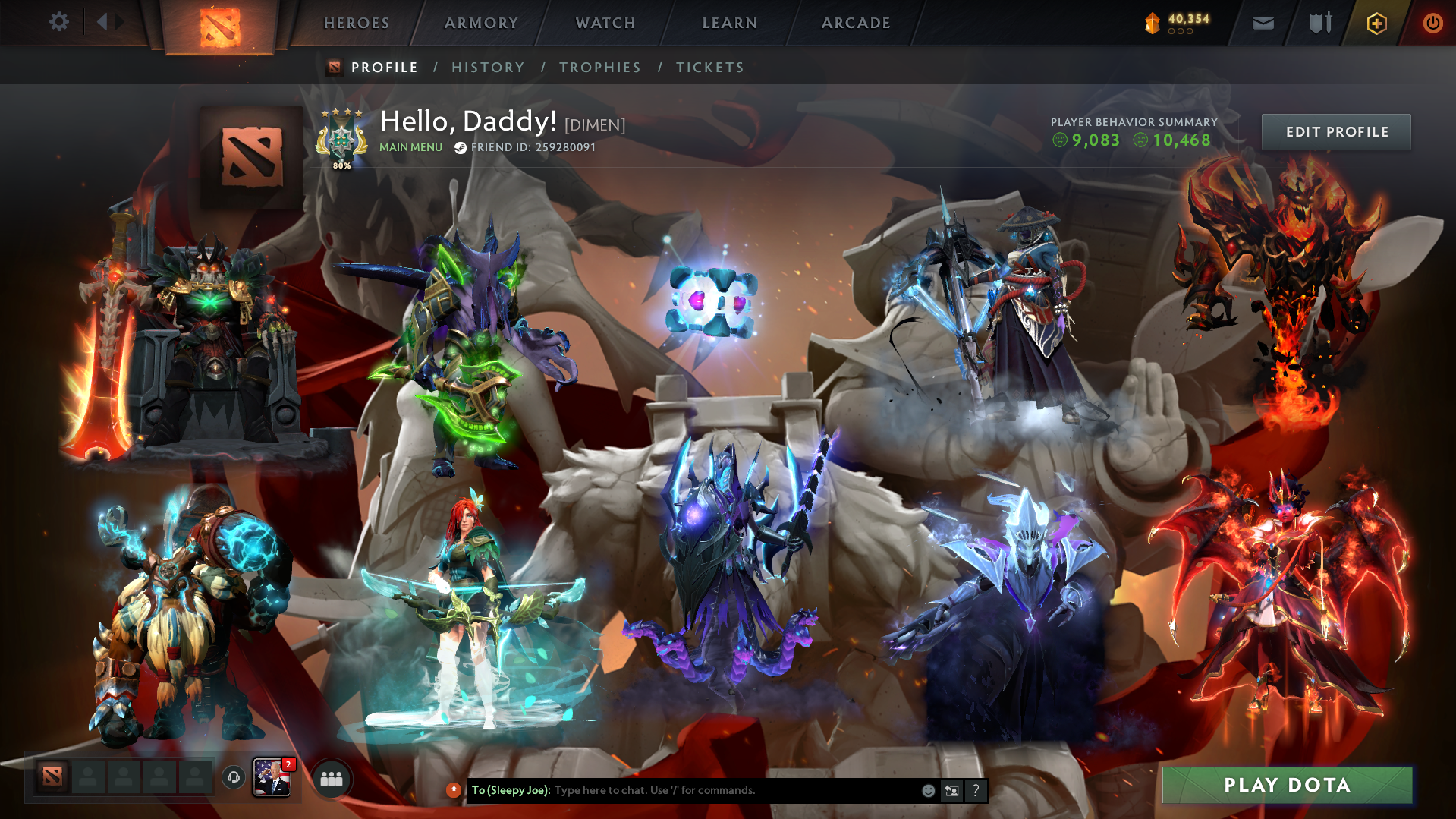Open the Heroes section
1456x819 pixels.
(357, 23)
